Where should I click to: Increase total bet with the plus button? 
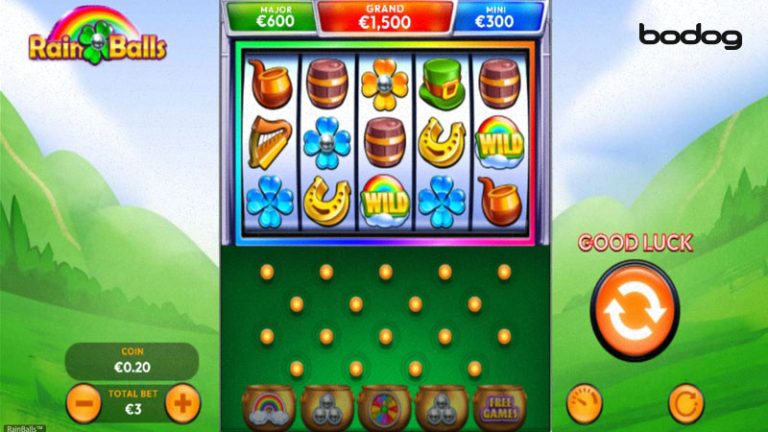coord(182,403)
